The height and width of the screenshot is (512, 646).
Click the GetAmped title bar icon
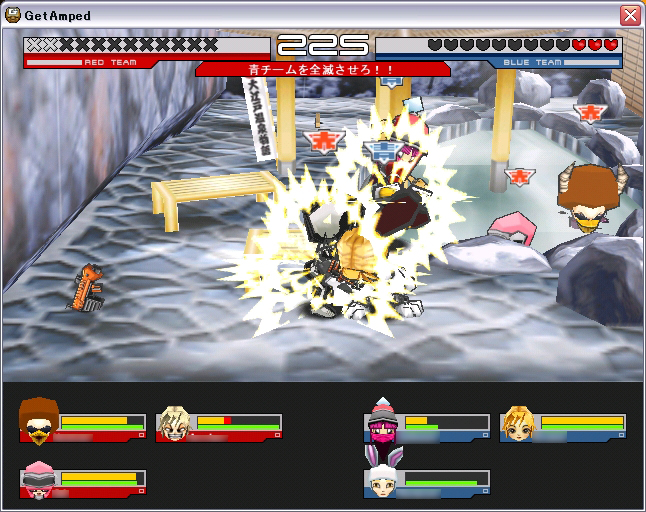pyautogui.click(x=13, y=15)
